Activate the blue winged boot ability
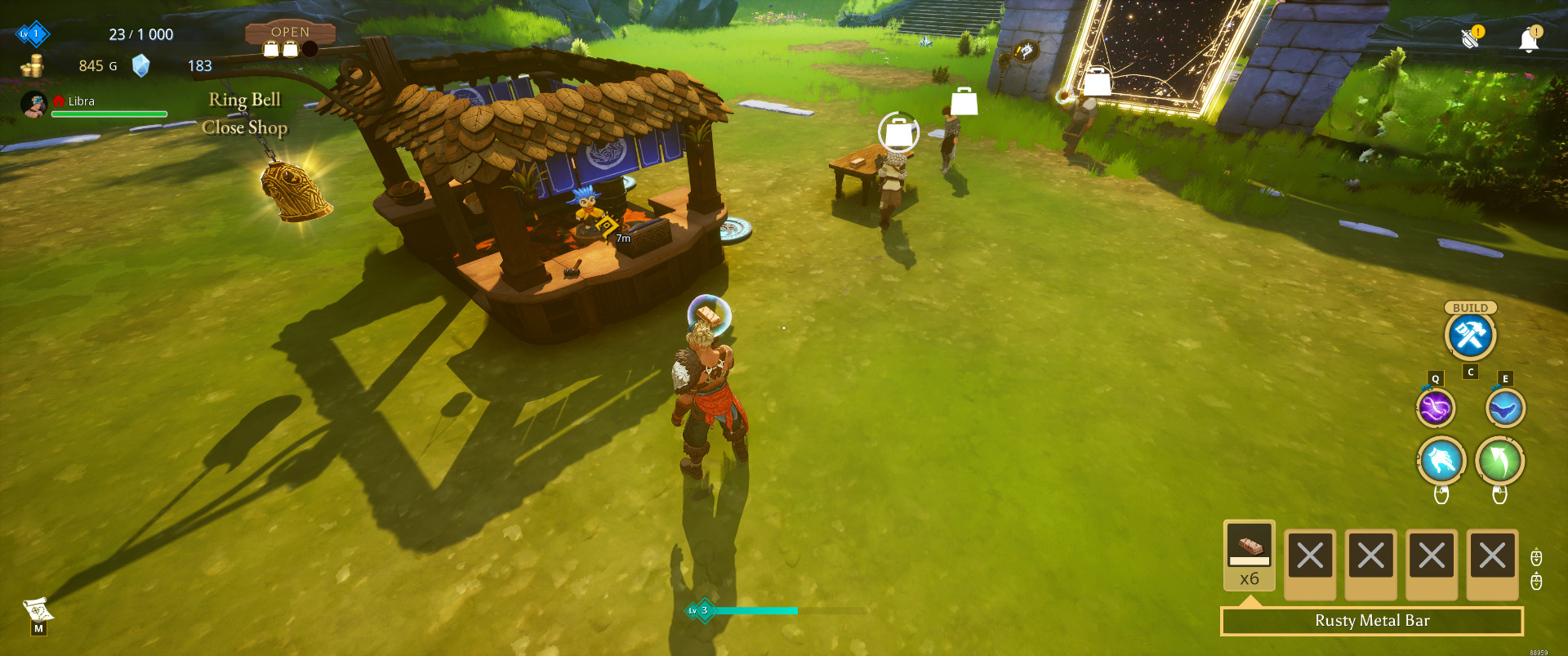 (1504, 408)
